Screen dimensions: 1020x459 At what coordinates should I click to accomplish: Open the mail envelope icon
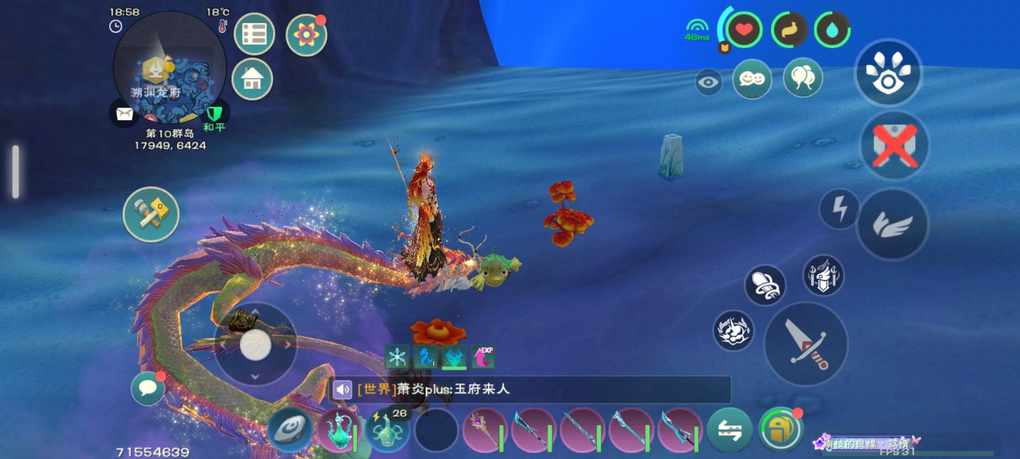124,114
